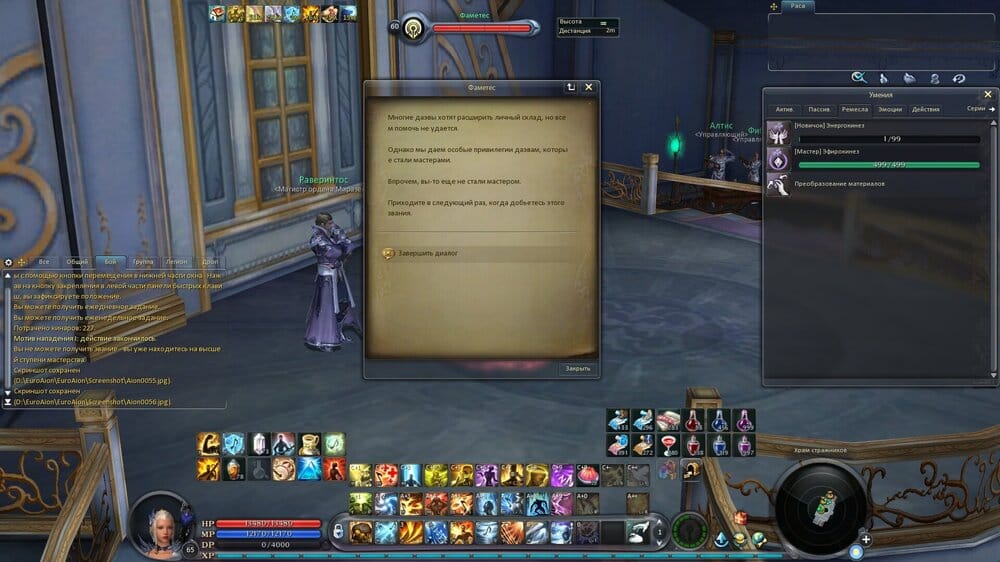Image resolution: width=1000 pixels, height=562 pixels.
Task: Open the "Действия" tab
Action: tap(925, 109)
